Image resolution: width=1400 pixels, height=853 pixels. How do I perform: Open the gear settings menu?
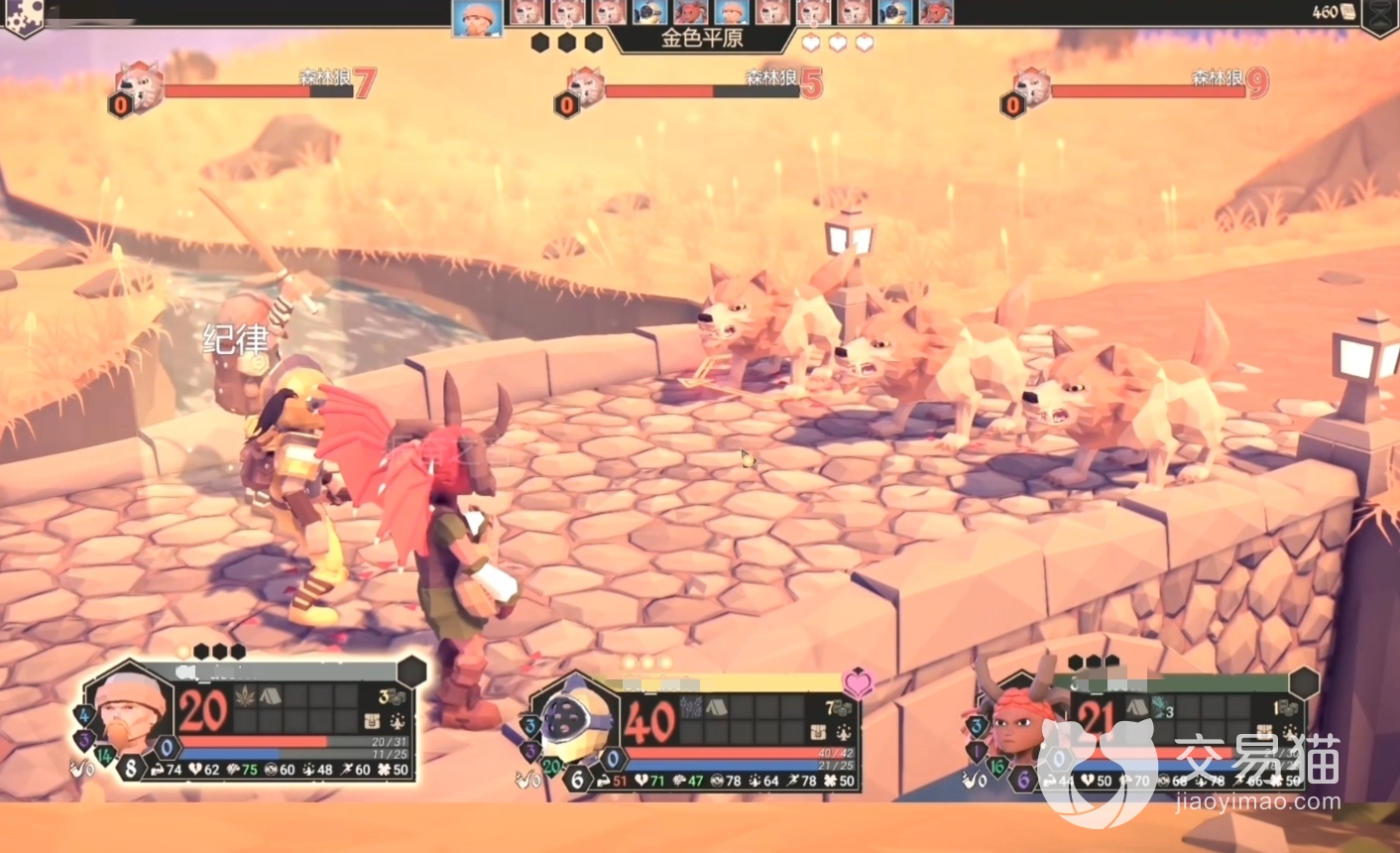click(22, 16)
